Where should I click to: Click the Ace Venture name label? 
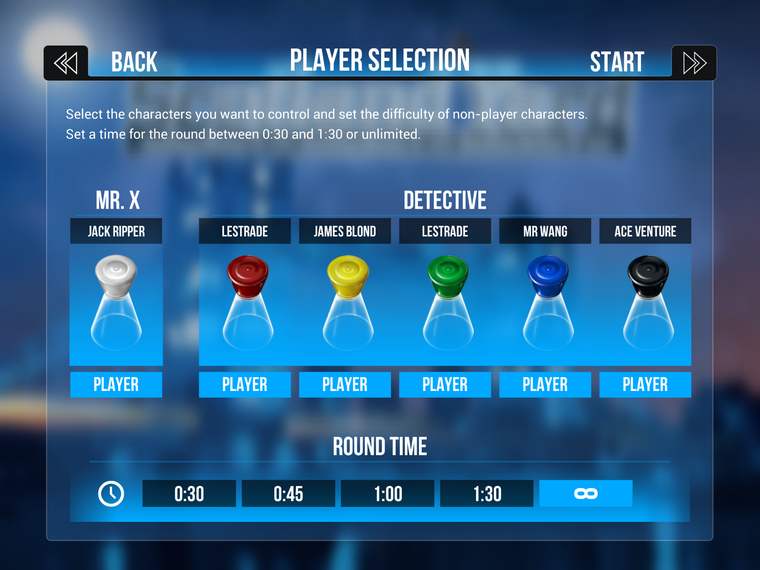coord(645,231)
